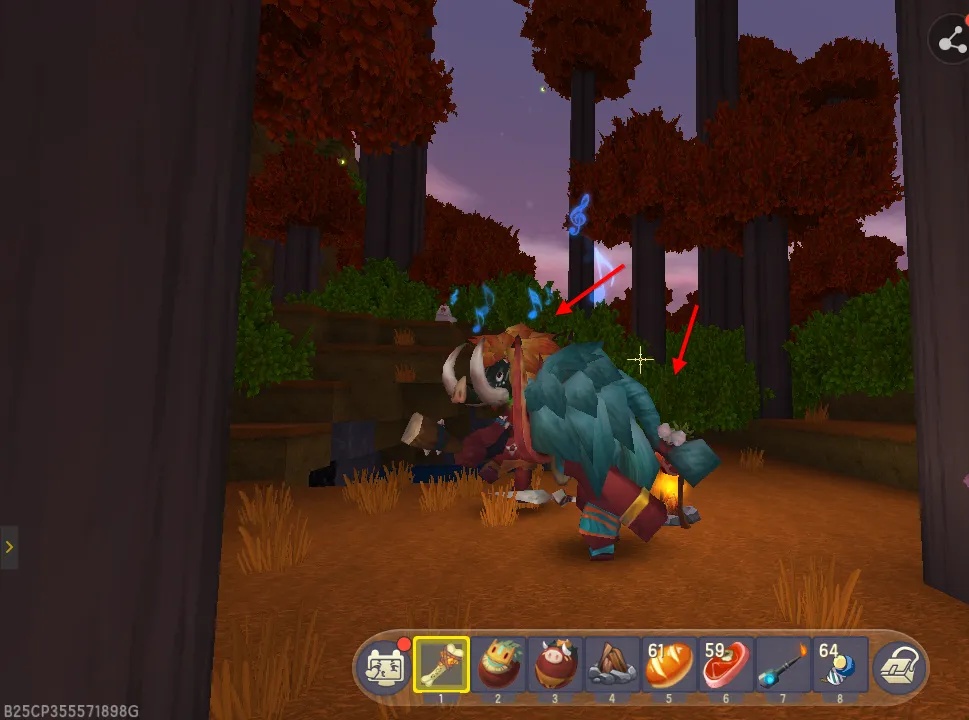Expand the yellow arrow side panel
969x720 pixels.
coord(9,547)
